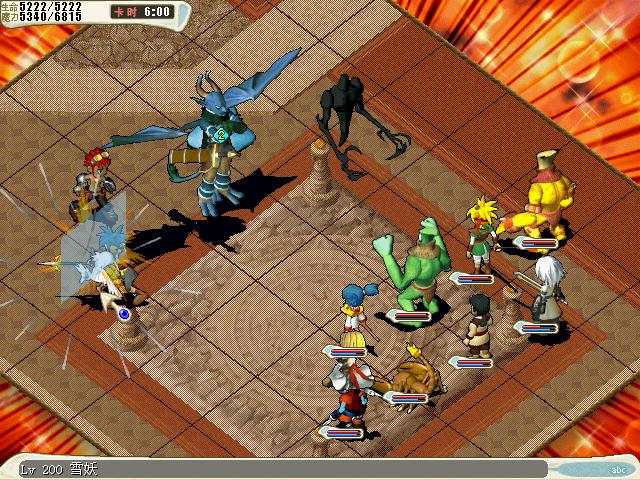The height and width of the screenshot is (480, 640).
Task: Click the bottom chat message bar
Action: (280, 468)
